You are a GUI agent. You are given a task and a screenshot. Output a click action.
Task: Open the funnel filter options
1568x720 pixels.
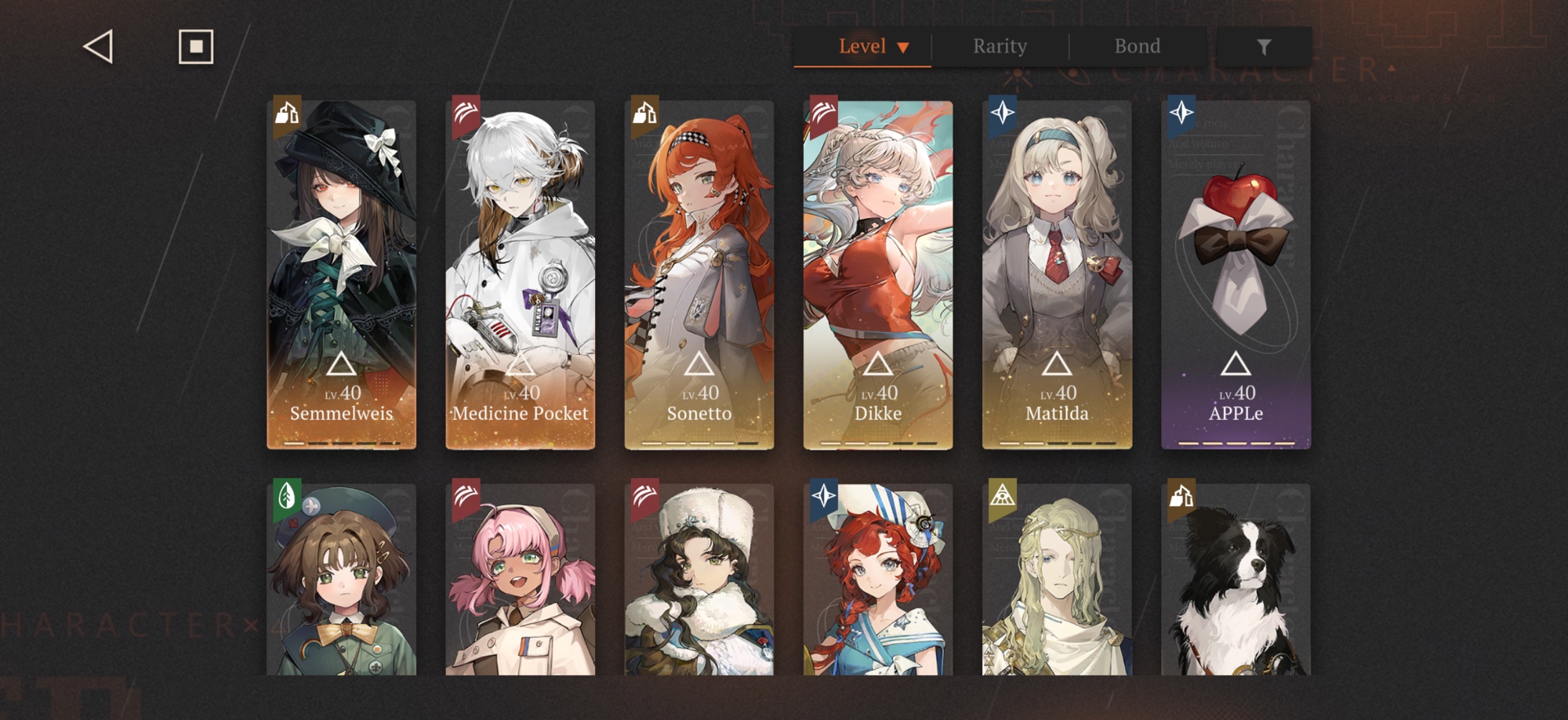pos(1264,47)
